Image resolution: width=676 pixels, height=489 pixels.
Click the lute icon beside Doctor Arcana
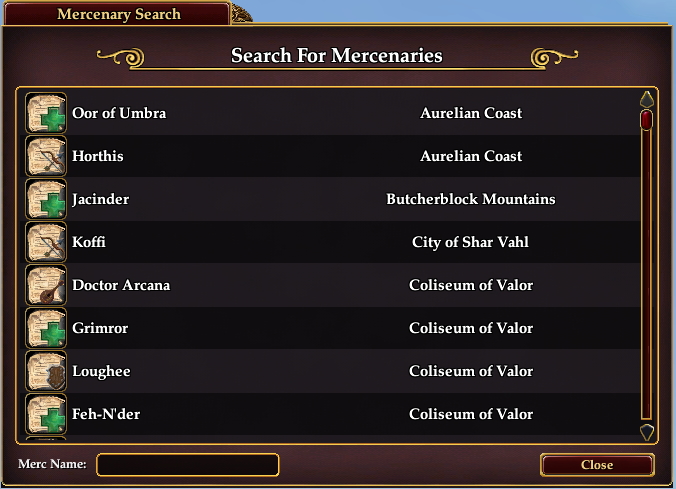click(45, 286)
